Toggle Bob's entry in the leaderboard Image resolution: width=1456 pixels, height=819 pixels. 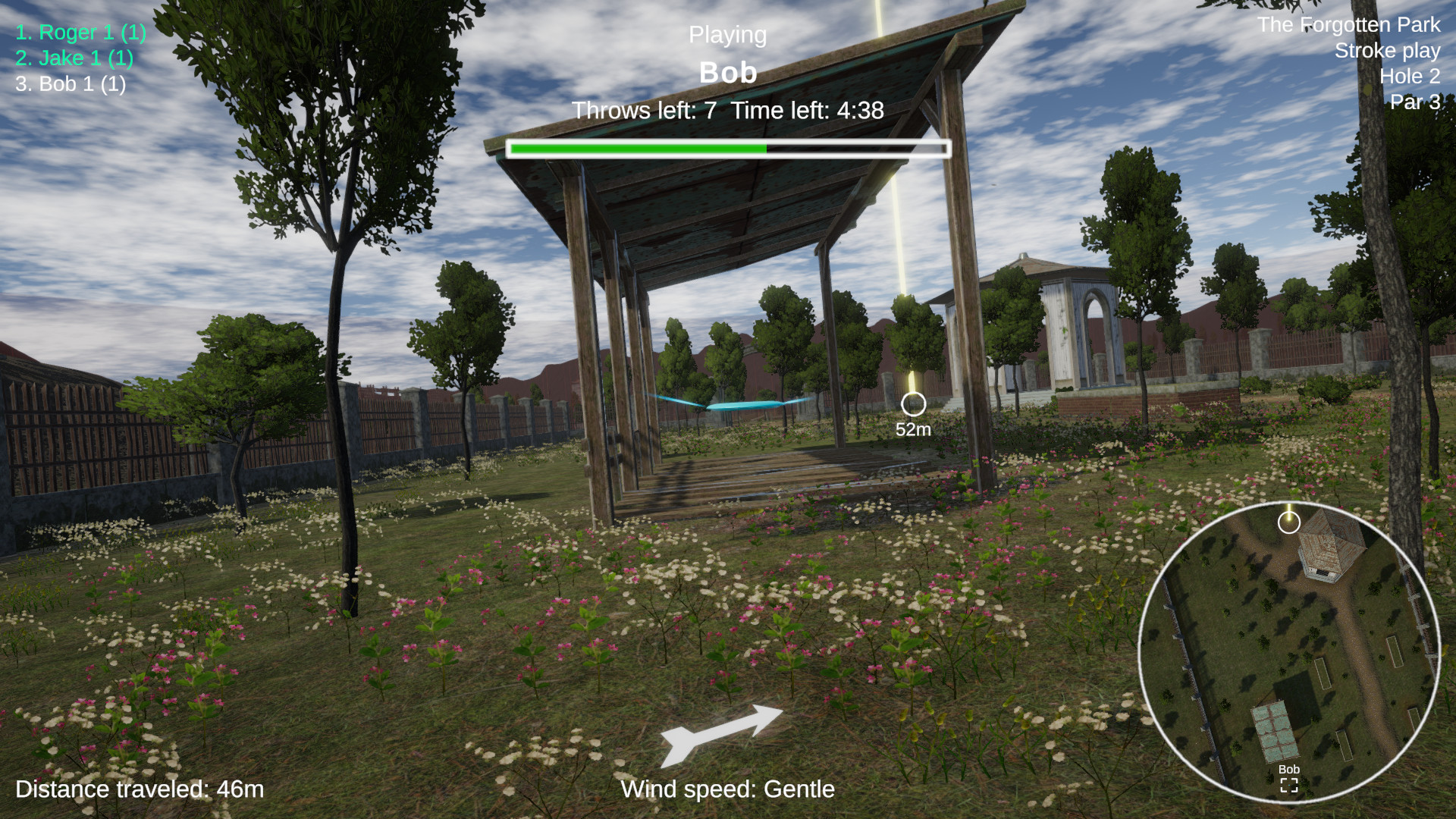coord(70,83)
